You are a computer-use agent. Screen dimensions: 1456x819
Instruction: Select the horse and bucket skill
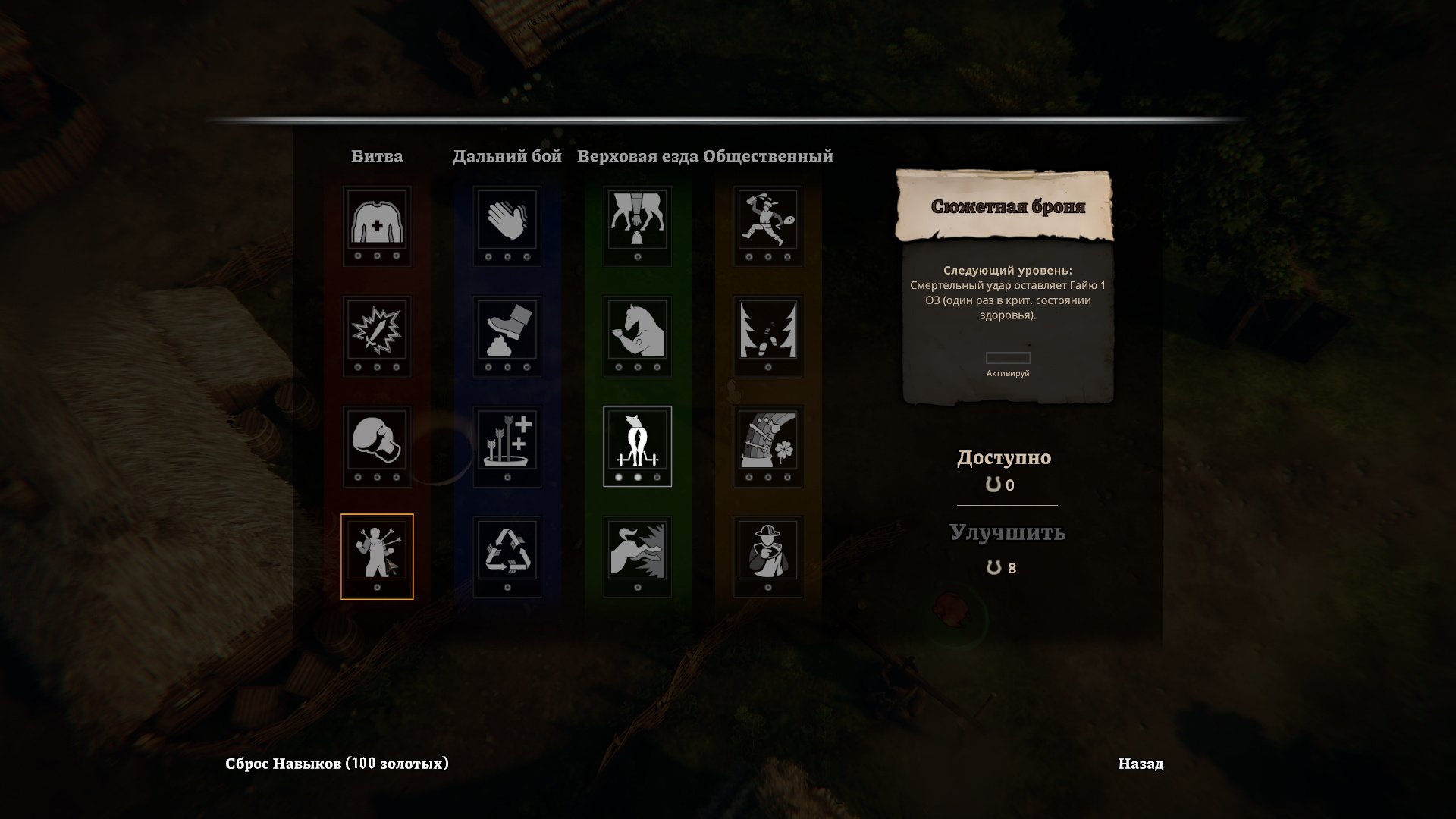pyautogui.click(x=637, y=221)
